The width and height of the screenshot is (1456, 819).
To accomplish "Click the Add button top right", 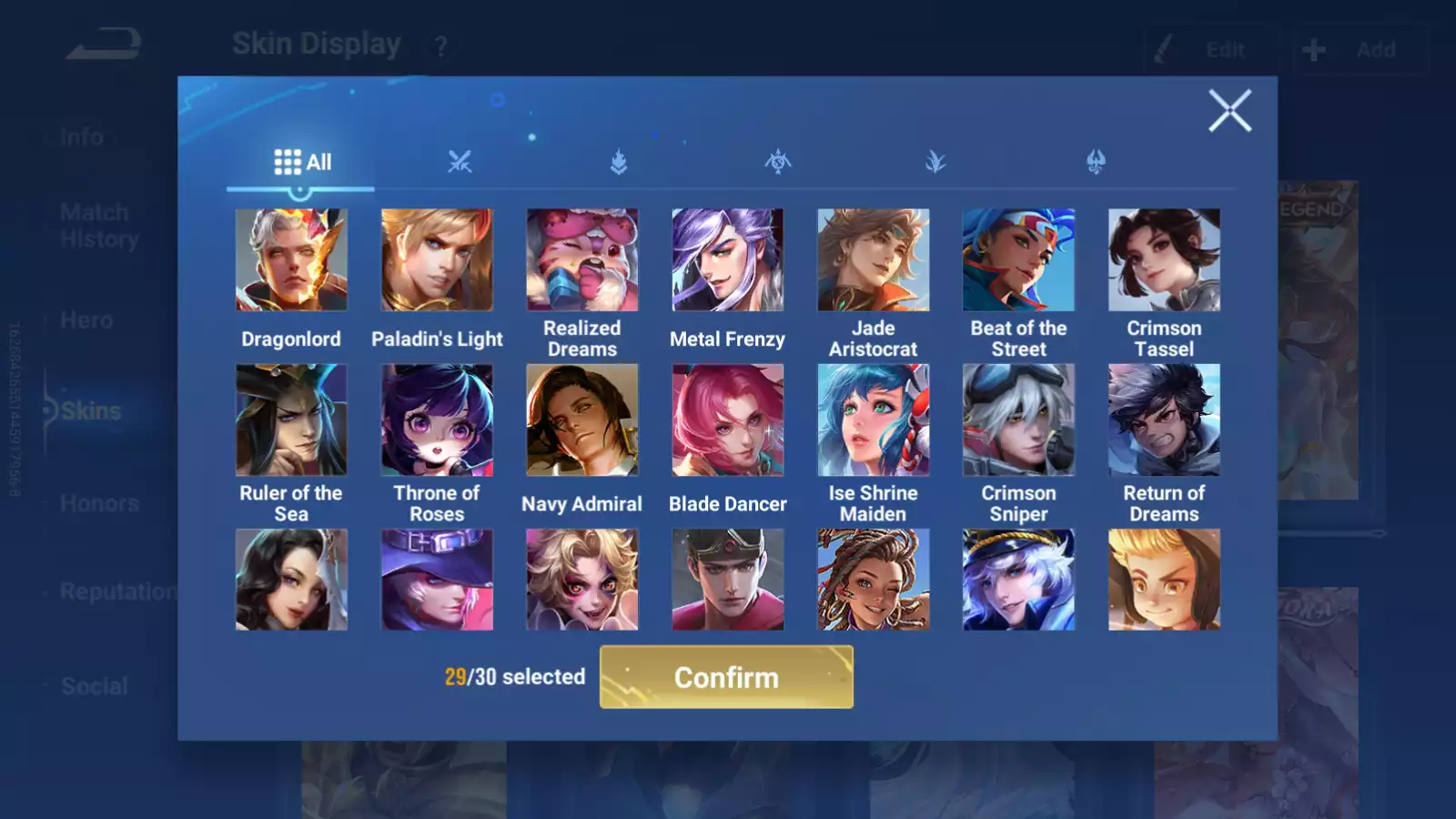I will [x=1360, y=49].
